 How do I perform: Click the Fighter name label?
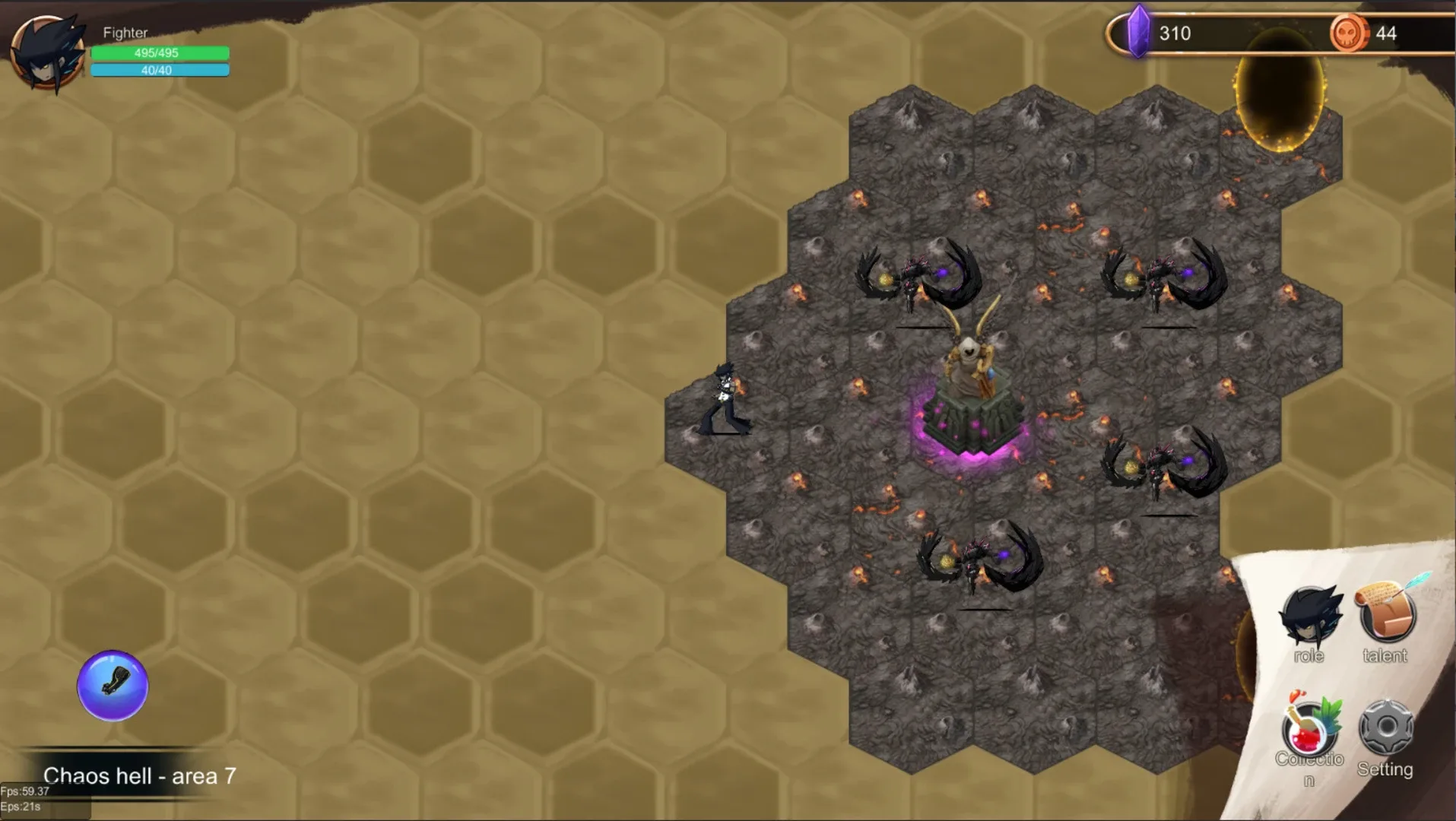coord(125,33)
